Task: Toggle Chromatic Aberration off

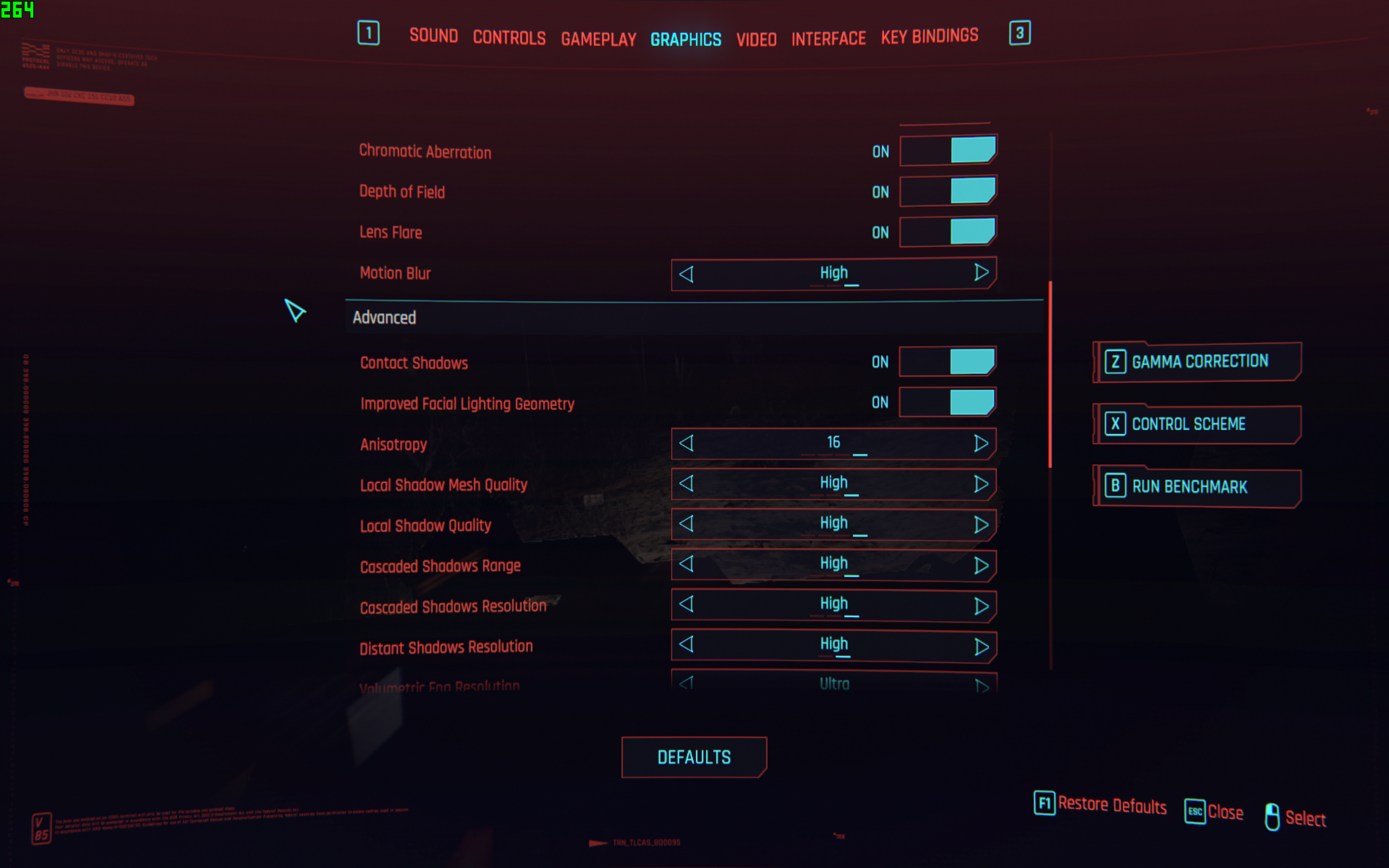Action: pyautogui.click(x=948, y=150)
